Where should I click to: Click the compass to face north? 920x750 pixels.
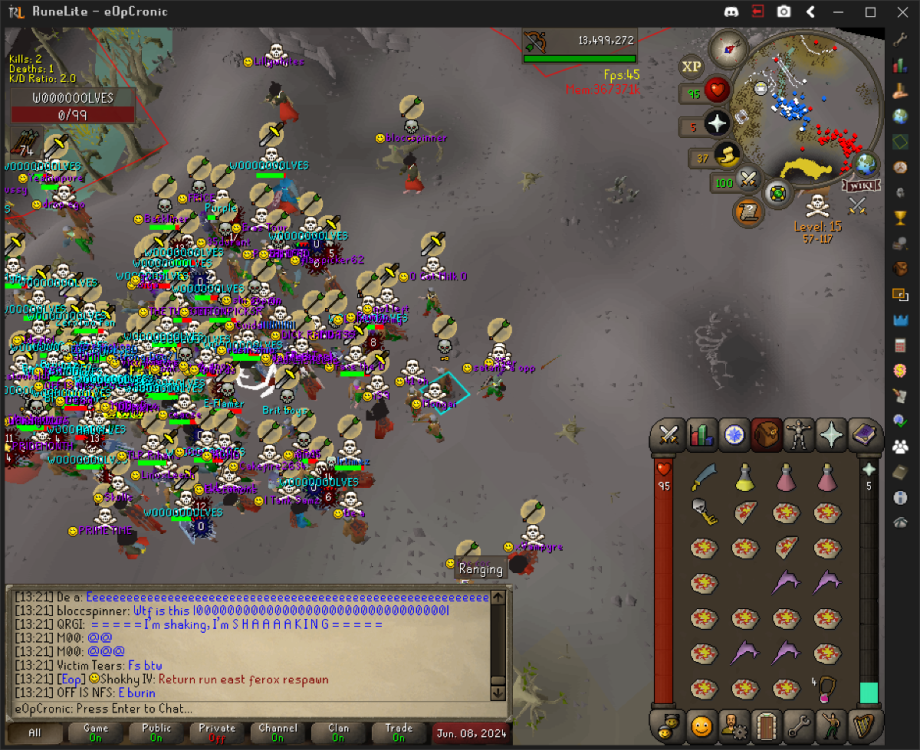click(x=729, y=48)
